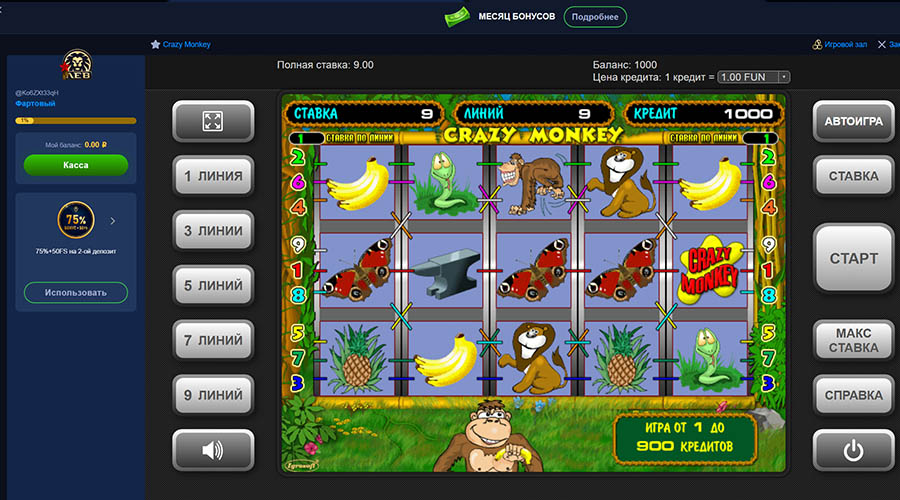The height and width of the screenshot is (500, 900).
Task: Click the power exit button
Action: tap(853, 450)
